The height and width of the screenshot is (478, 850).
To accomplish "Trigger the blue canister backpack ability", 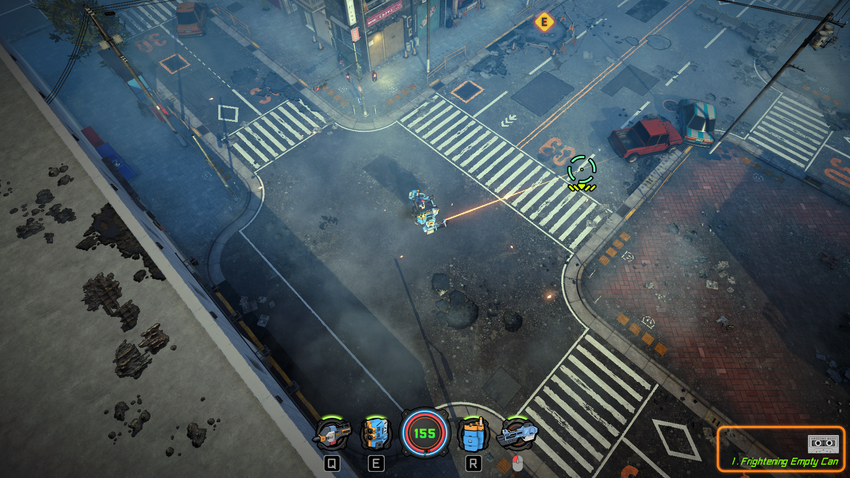I will (472, 434).
